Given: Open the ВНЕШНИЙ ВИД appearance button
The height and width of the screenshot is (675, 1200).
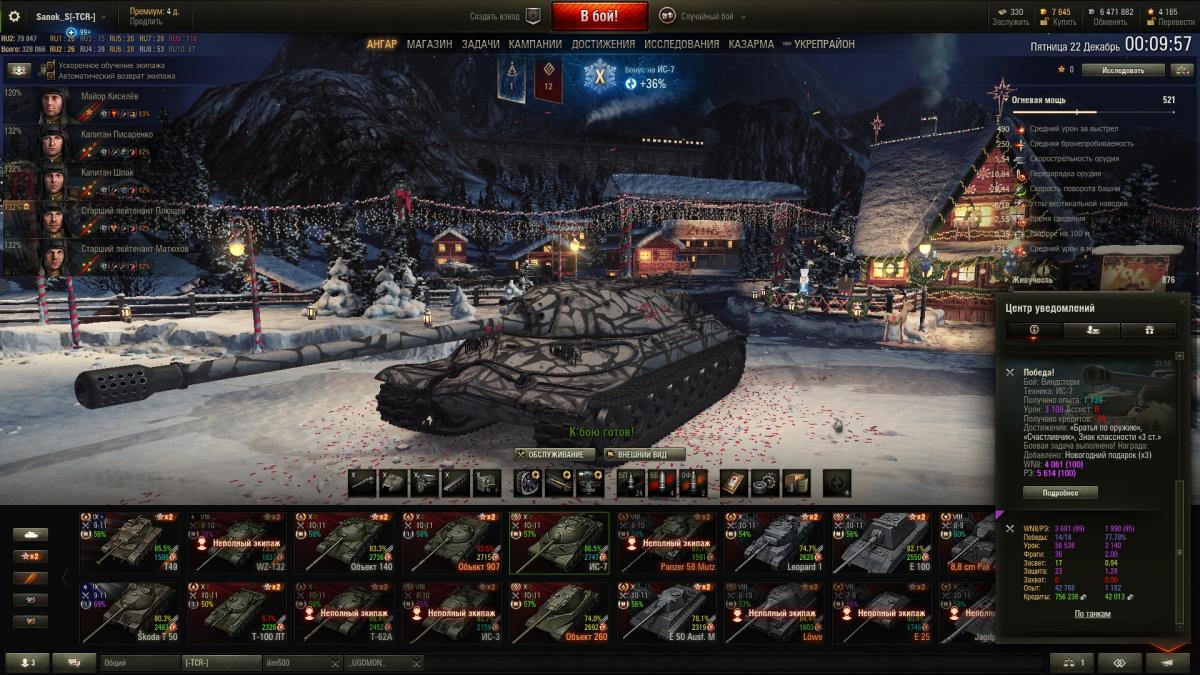Looking at the screenshot, I should coord(643,454).
